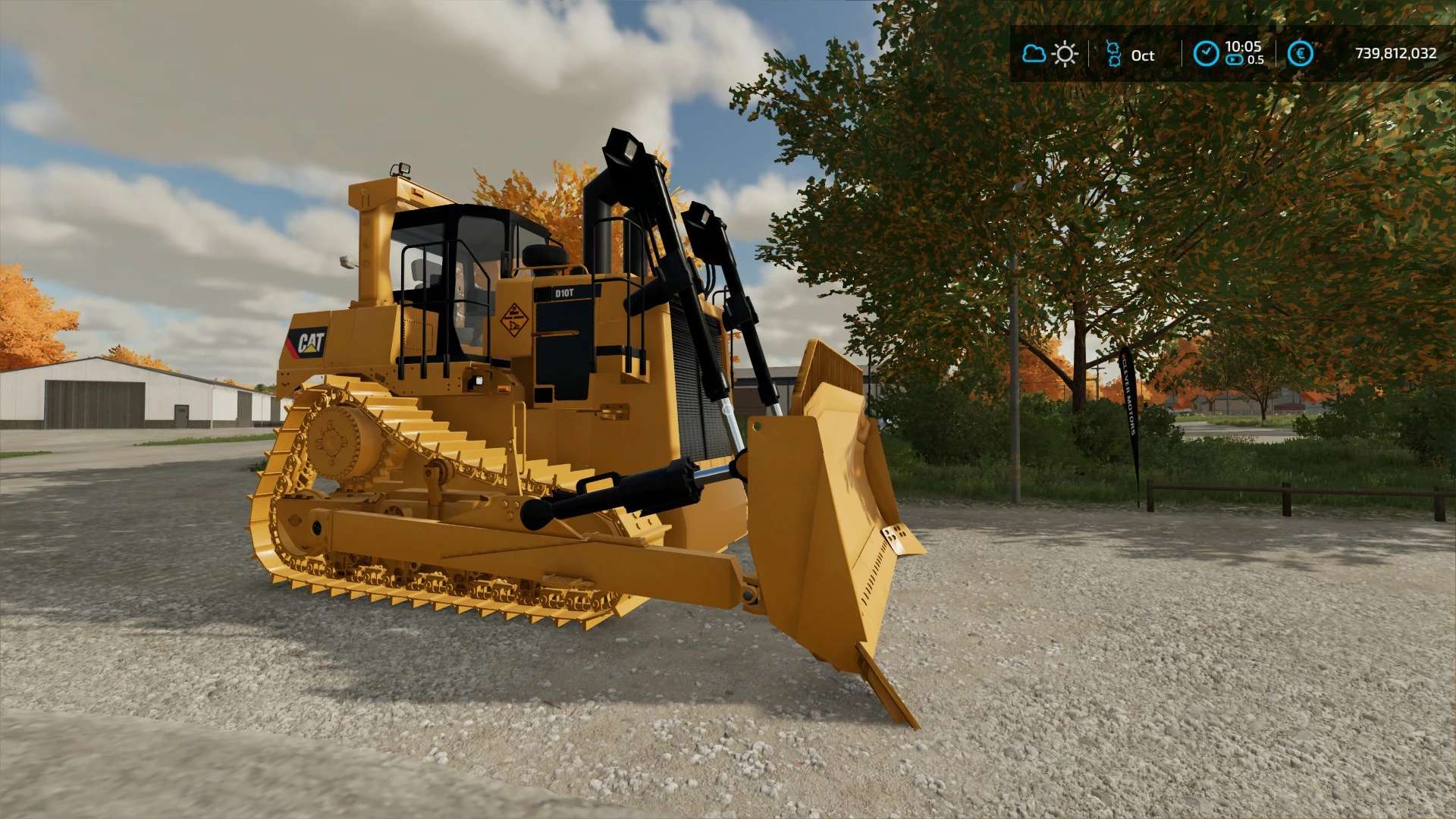Screen dimensions: 1456x819
Task: Click the blue cloud weather icon
Action: (x=1034, y=54)
